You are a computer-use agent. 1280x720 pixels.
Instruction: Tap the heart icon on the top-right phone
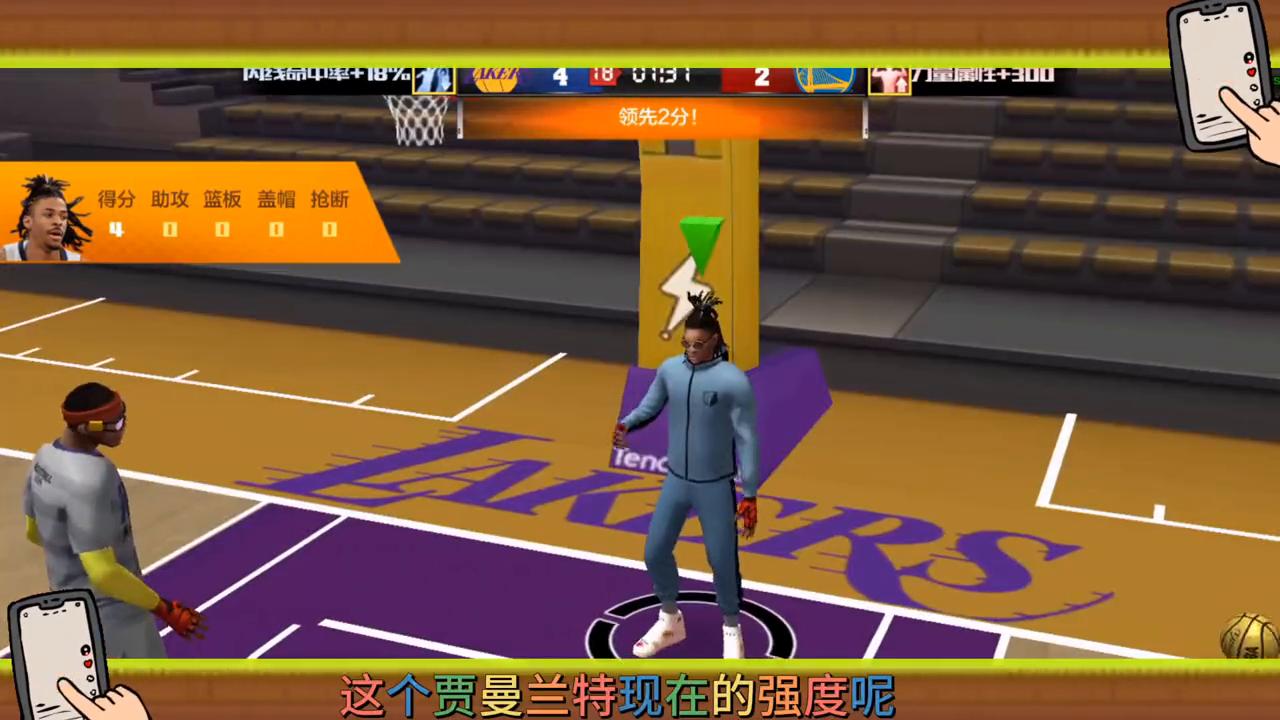pos(1252,72)
